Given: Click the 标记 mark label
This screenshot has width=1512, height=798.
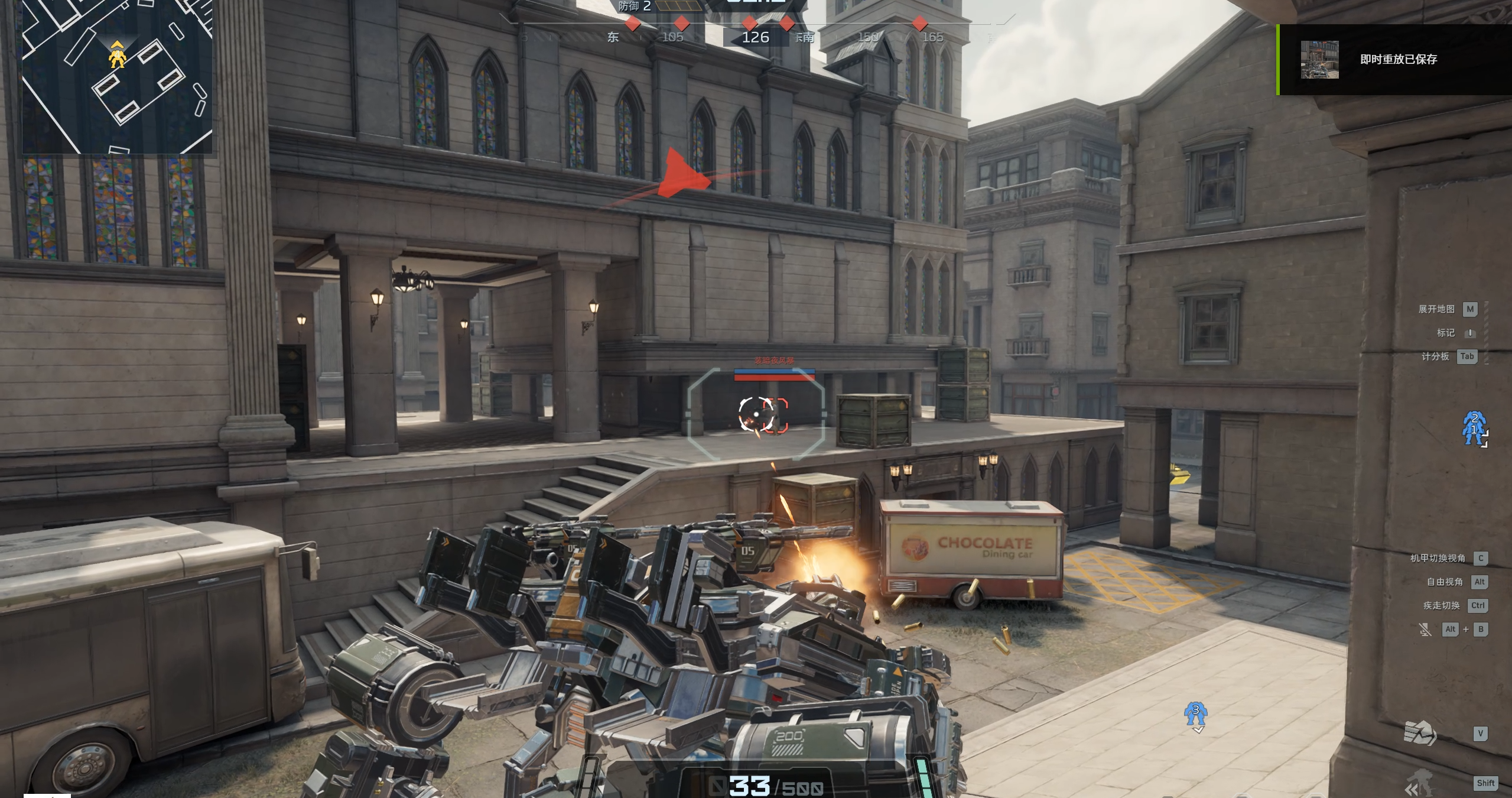Looking at the screenshot, I should tap(1446, 333).
